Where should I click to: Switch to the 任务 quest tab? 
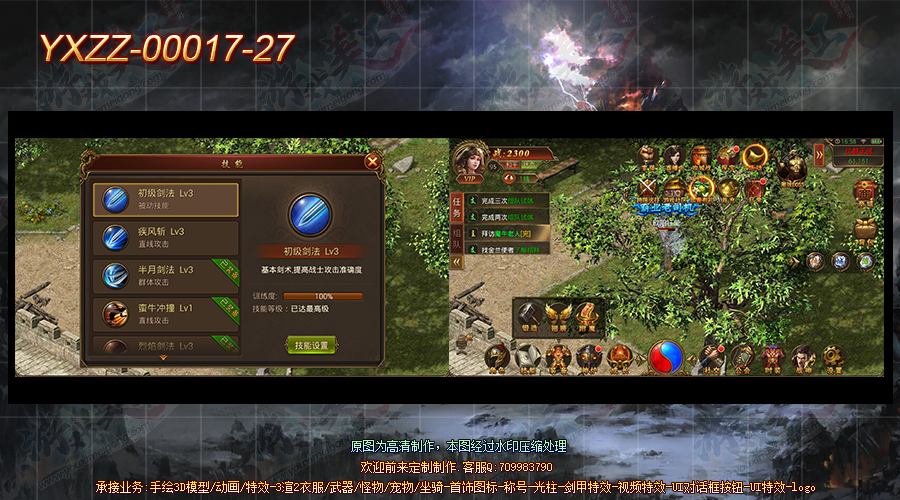tap(458, 206)
